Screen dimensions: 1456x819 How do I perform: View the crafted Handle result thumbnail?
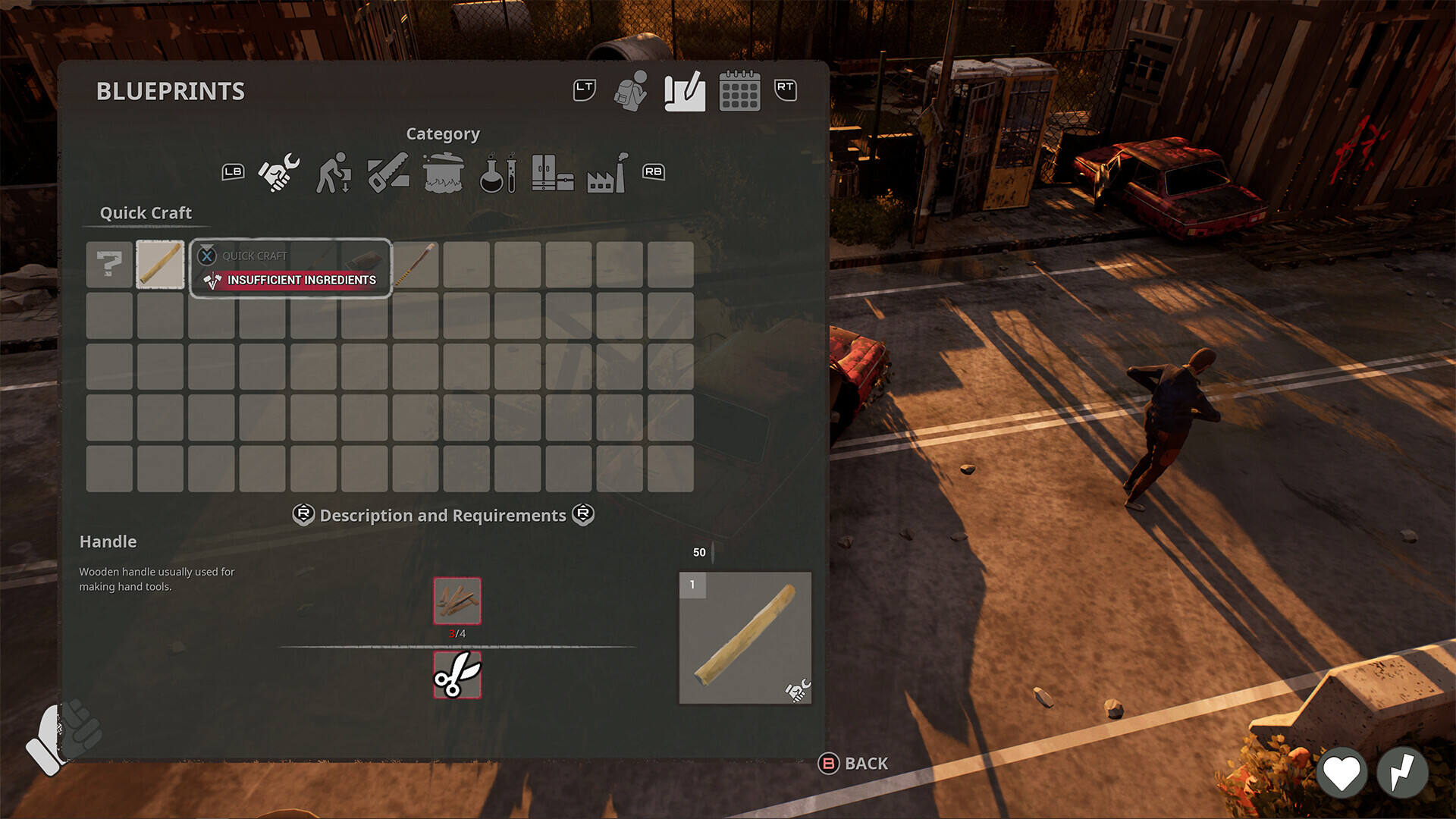(745, 638)
